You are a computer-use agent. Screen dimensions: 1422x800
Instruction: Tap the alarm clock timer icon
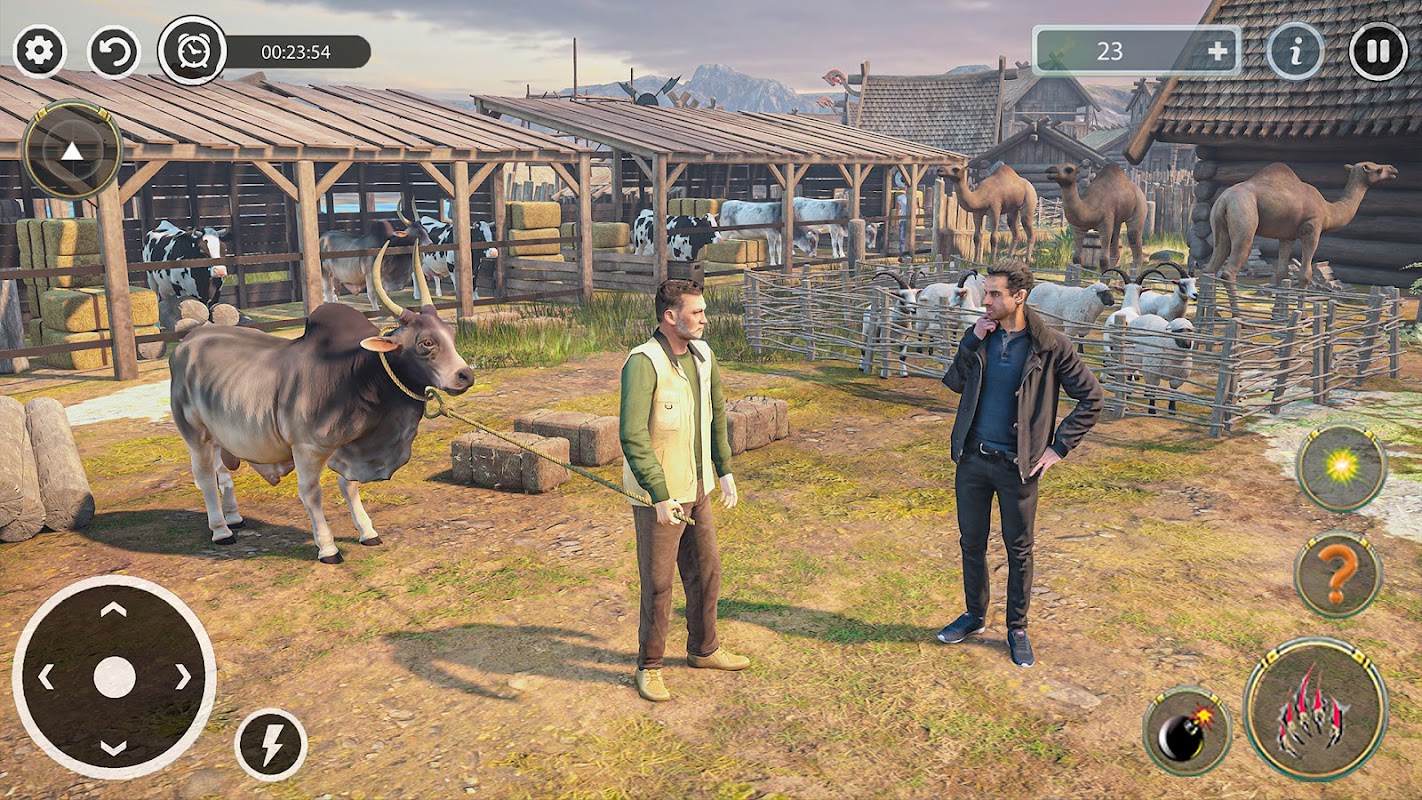tap(192, 50)
